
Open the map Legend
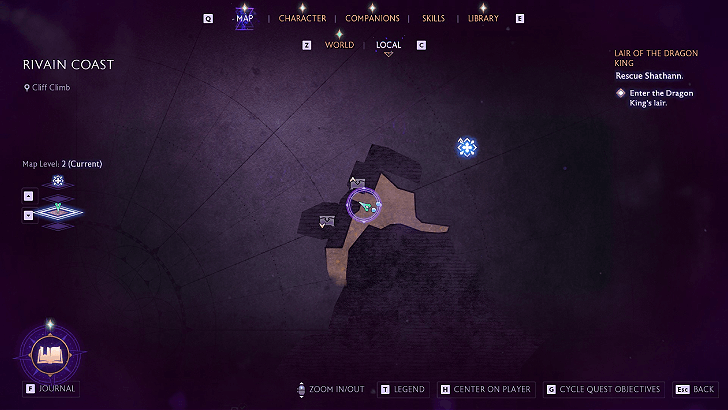[x=408, y=389]
